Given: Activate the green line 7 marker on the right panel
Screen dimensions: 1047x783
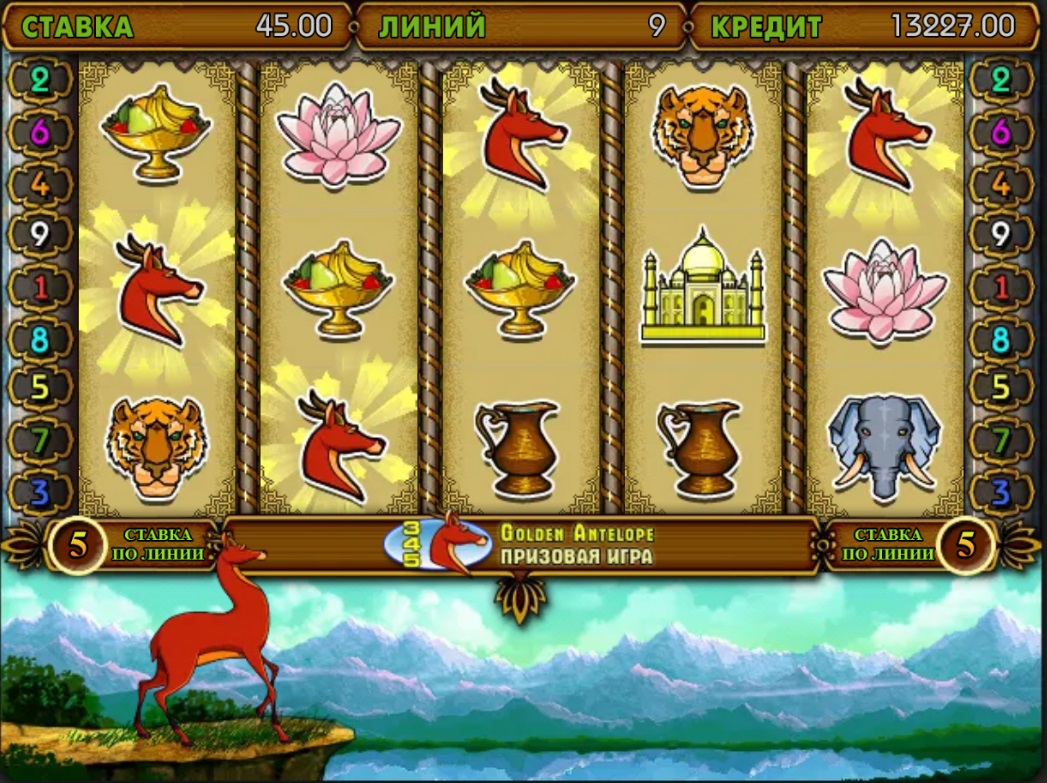Looking at the screenshot, I should 1001,440.
